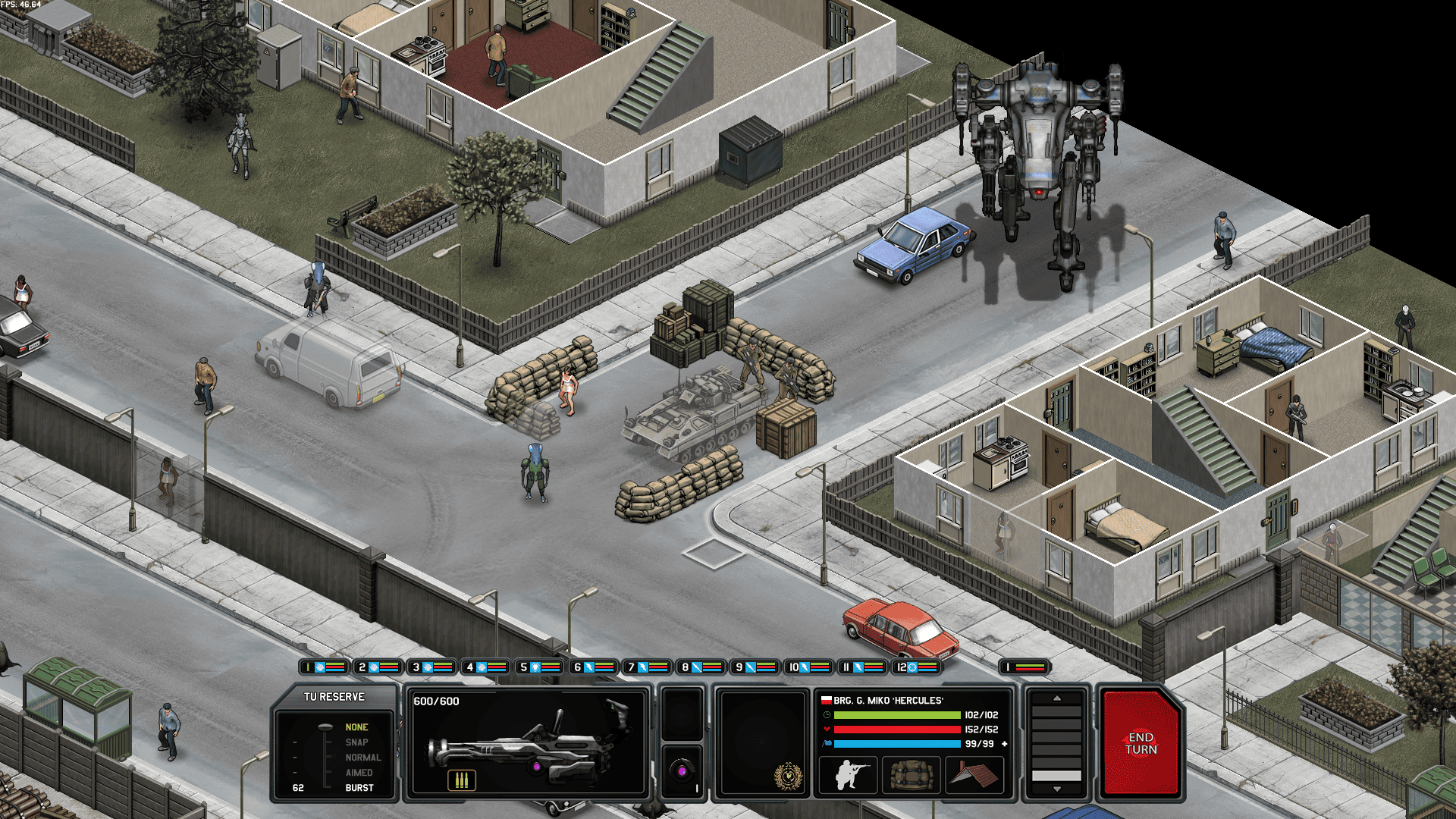Select the vehicle unit tab
This screenshot has width=1456, height=819.
point(1024,667)
